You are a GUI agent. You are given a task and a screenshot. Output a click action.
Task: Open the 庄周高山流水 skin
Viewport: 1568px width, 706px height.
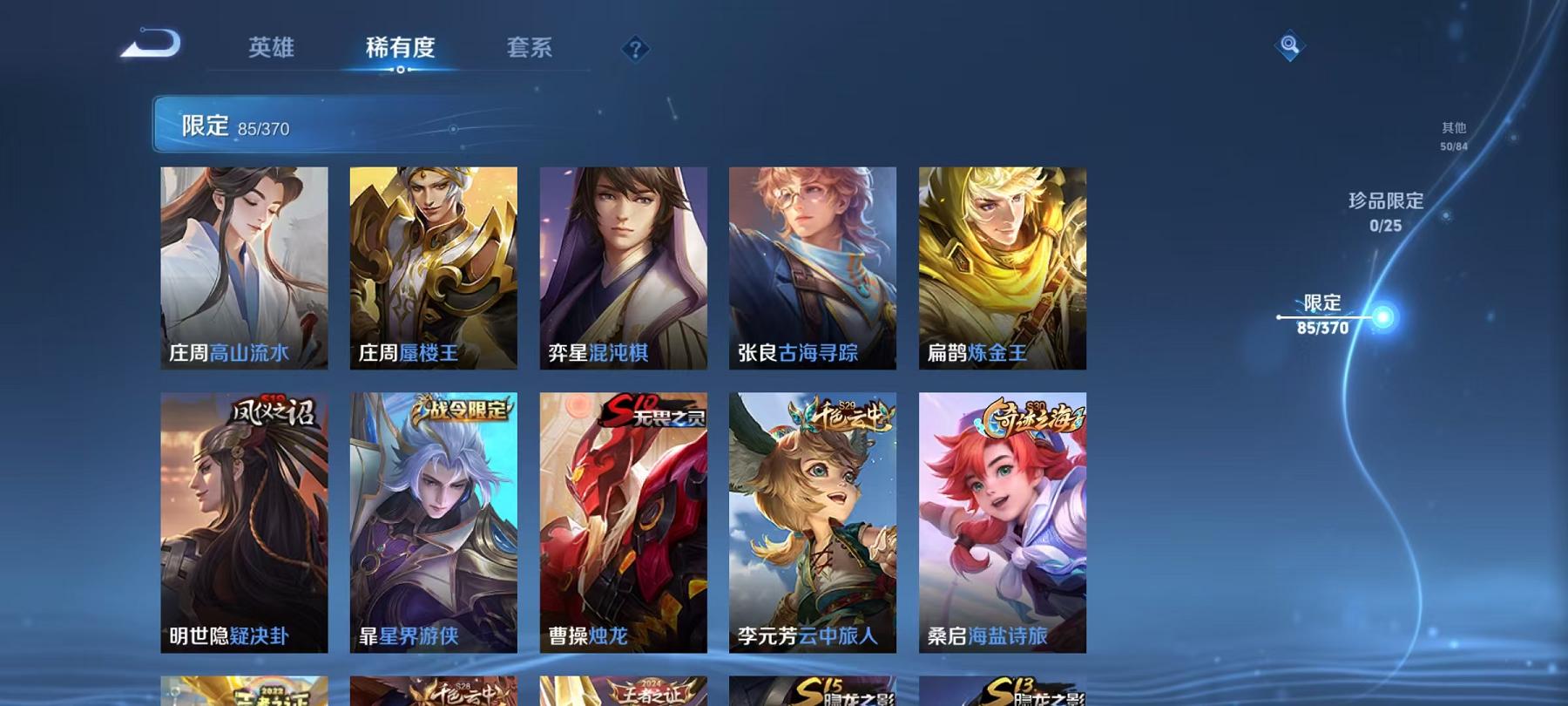[x=245, y=266]
